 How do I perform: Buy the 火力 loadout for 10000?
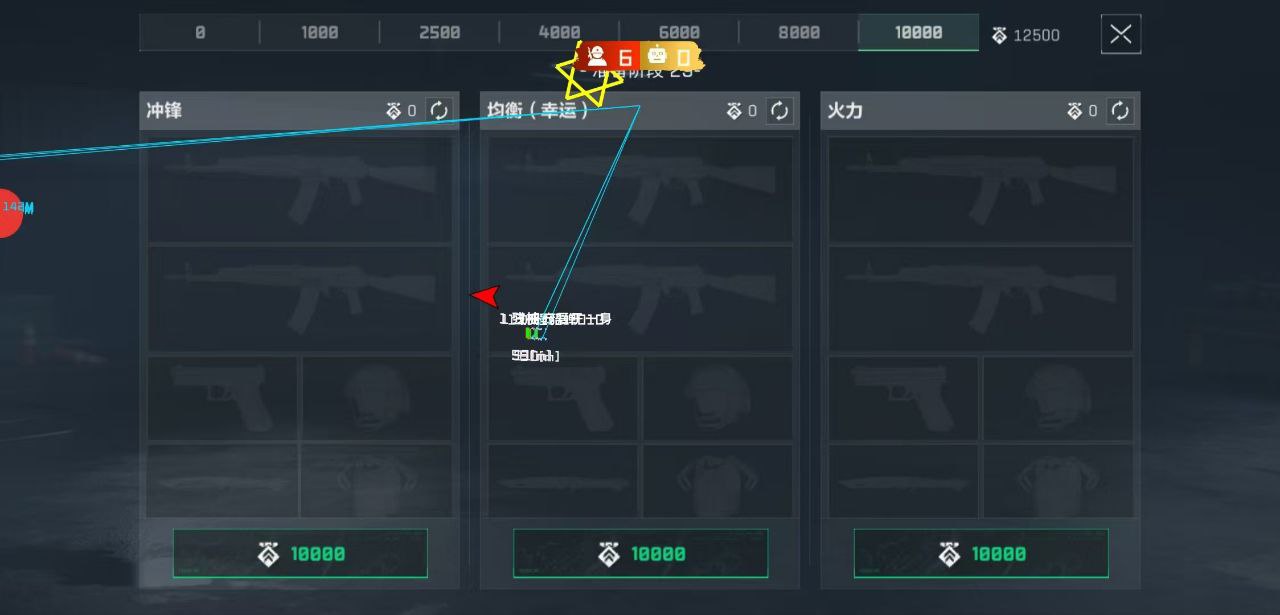[x=981, y=554]
